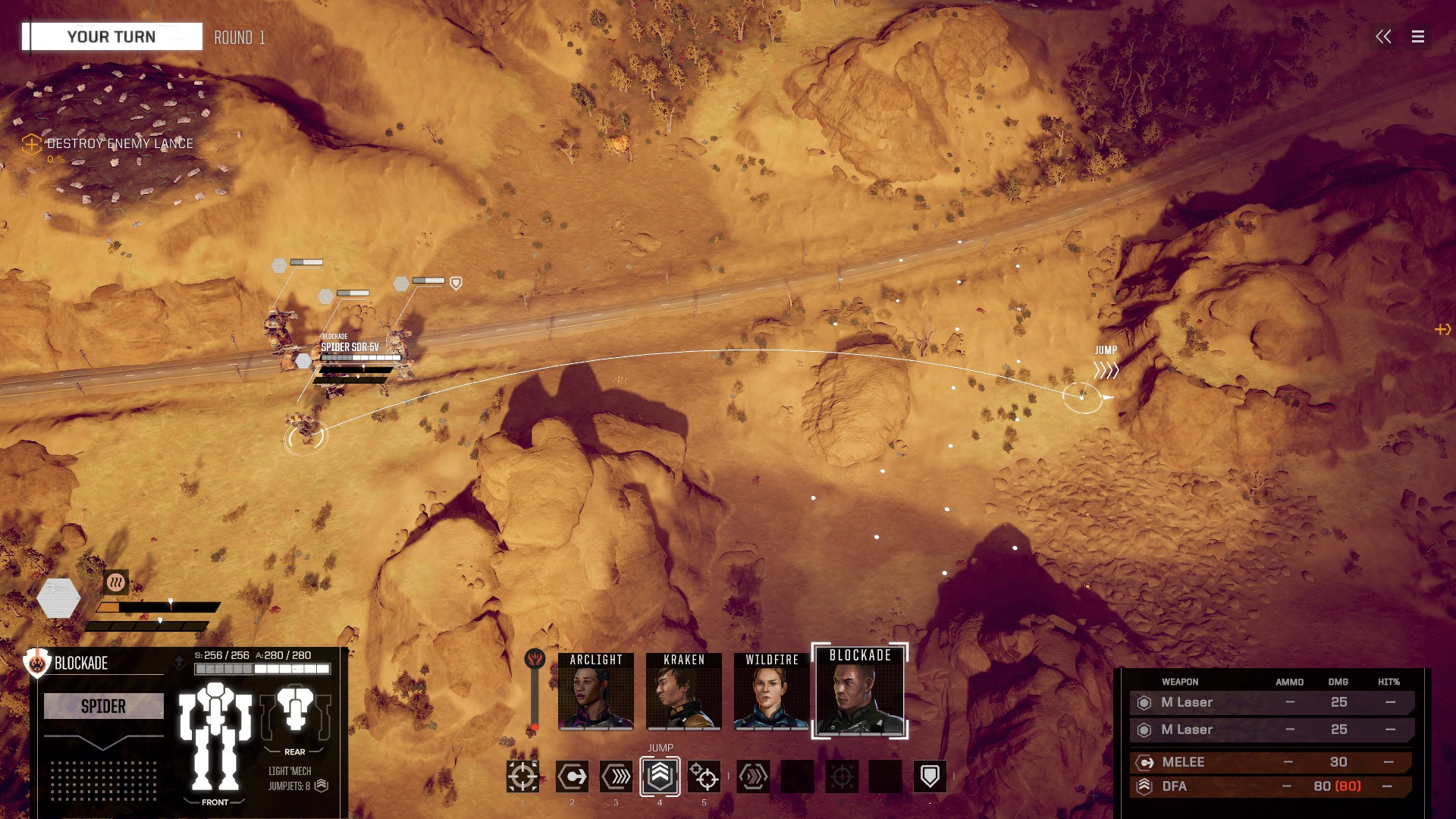Toggle the first M Laser weapon
1456x819 pixels.
click(1271, 702)
